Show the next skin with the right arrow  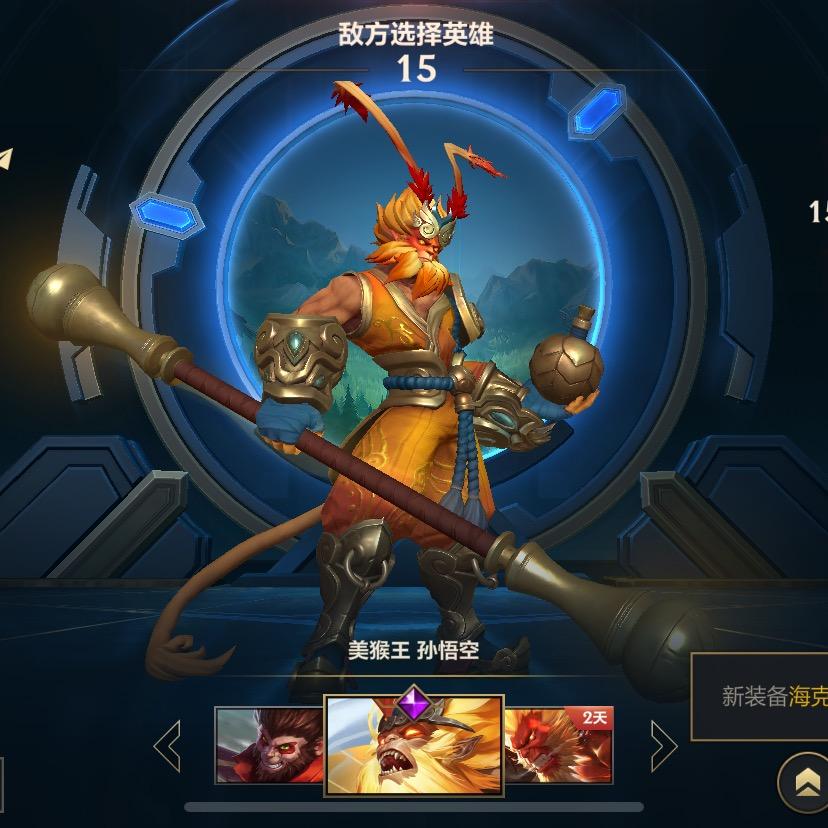pos(662,744)
